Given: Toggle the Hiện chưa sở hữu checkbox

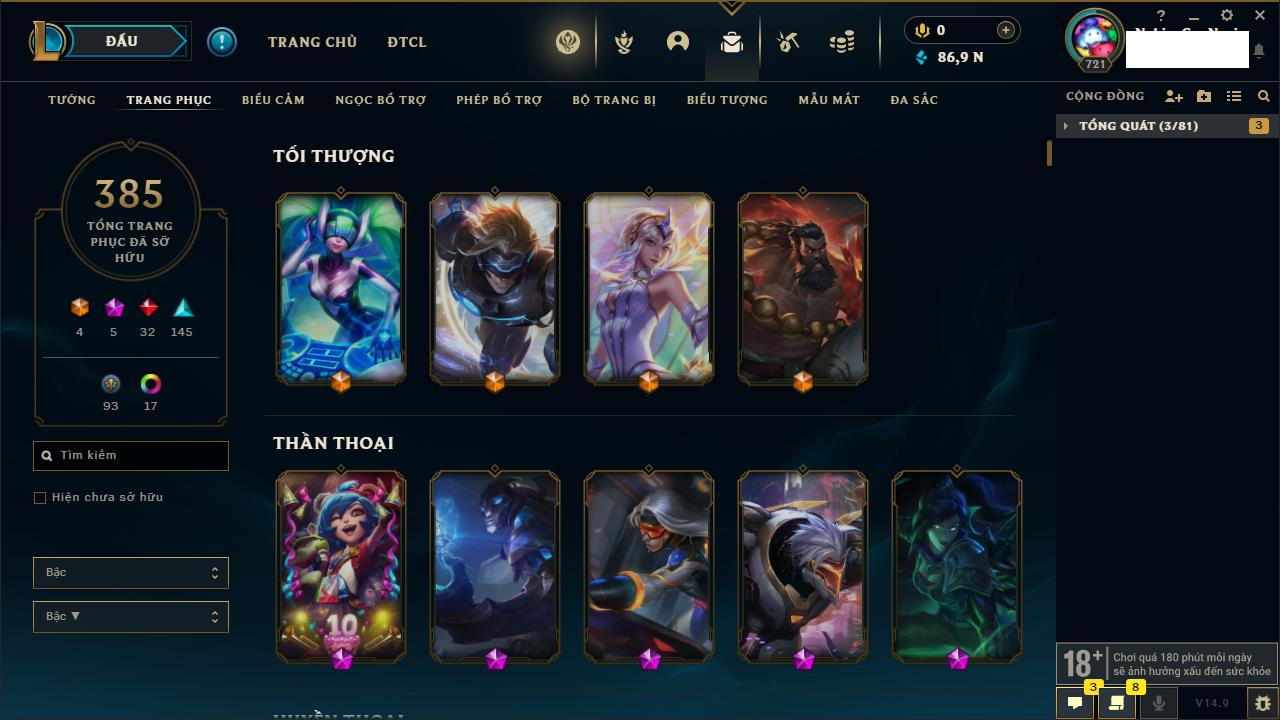Looking at the screenshot, I should [40, 498].
